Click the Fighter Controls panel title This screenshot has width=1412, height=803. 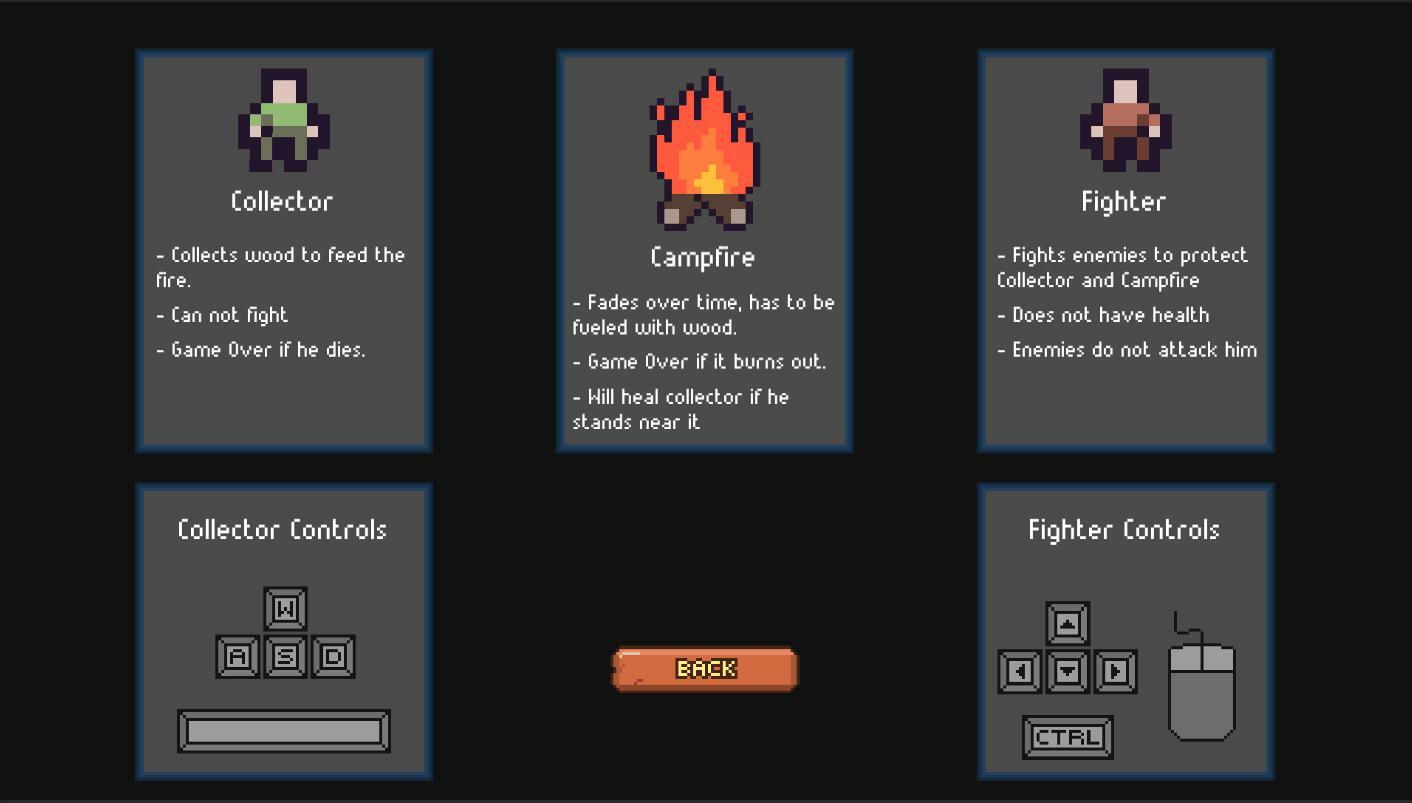tap(1124, 530)
